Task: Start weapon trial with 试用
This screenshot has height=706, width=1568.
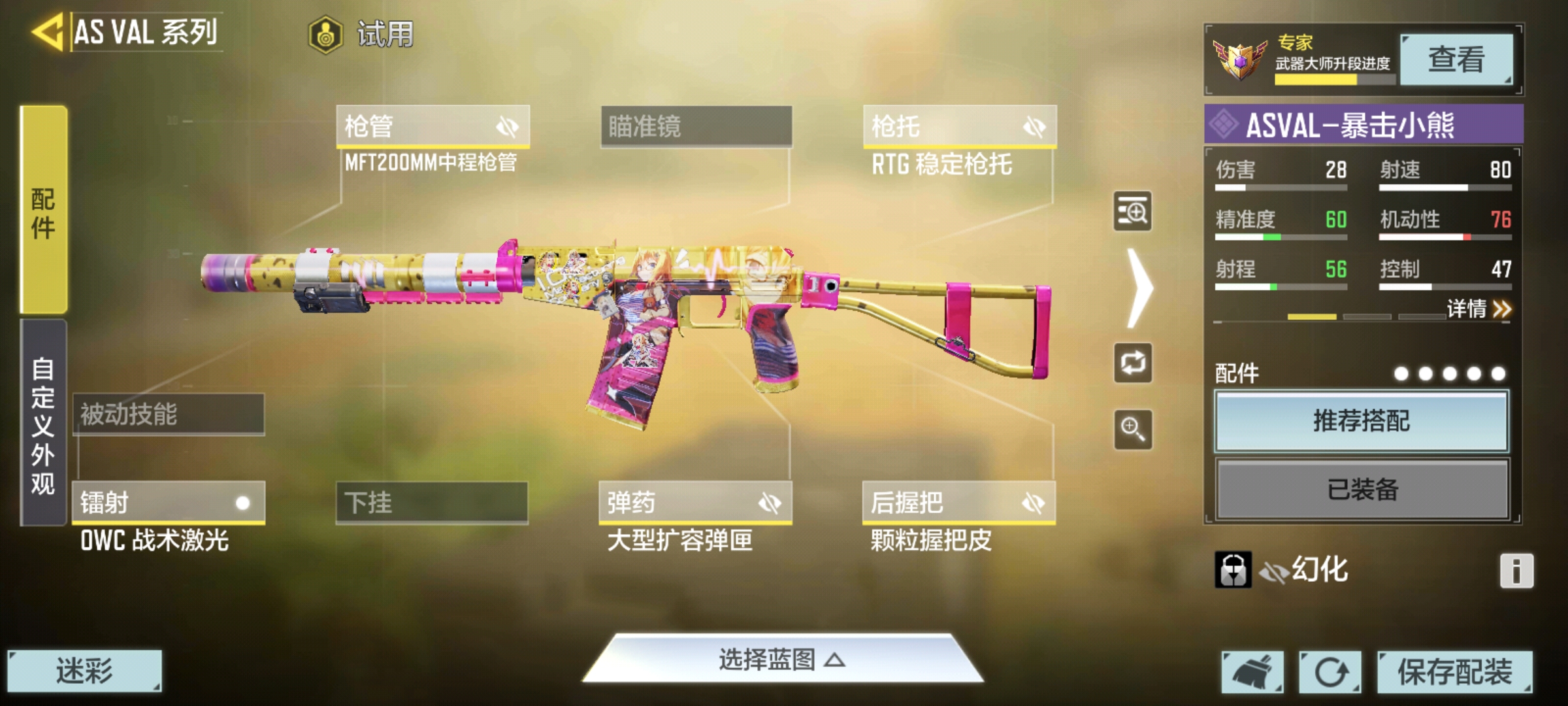Action: [x=363, y=34]
